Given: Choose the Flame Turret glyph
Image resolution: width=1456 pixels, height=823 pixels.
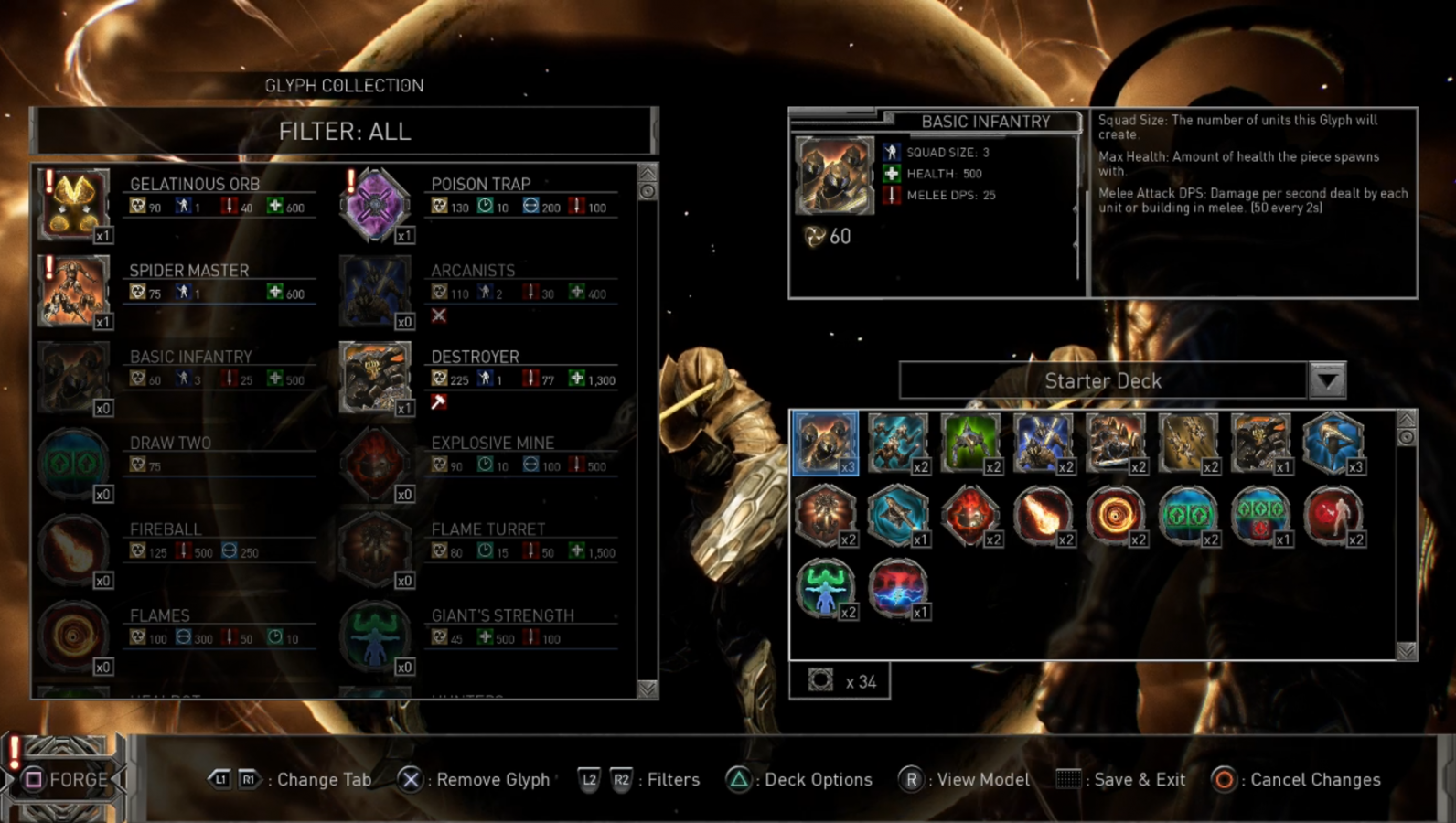Looking at the screenshot, I should [375, 550].
